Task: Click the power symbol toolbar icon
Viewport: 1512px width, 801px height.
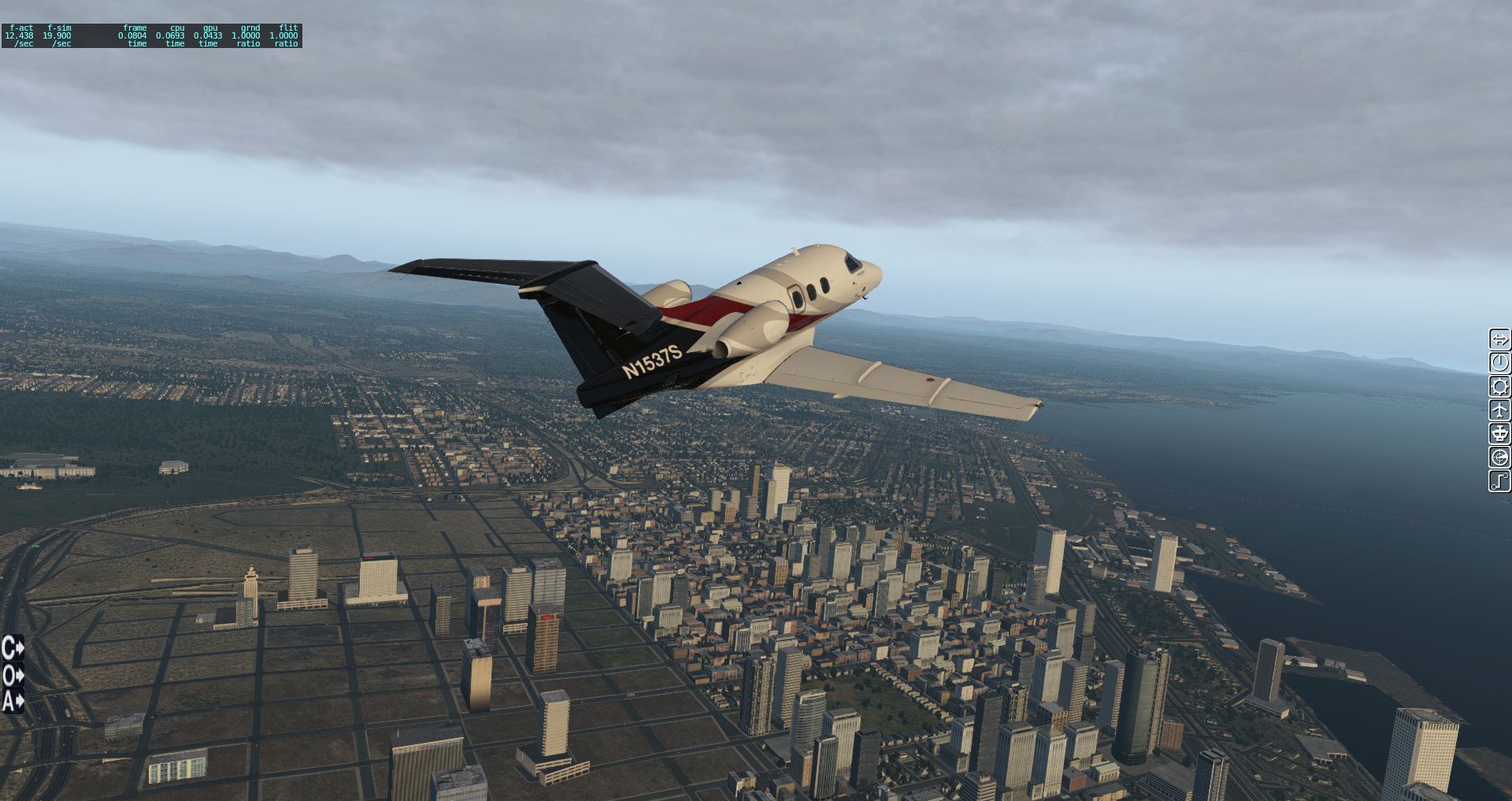Action: [x=1499, y=363]
